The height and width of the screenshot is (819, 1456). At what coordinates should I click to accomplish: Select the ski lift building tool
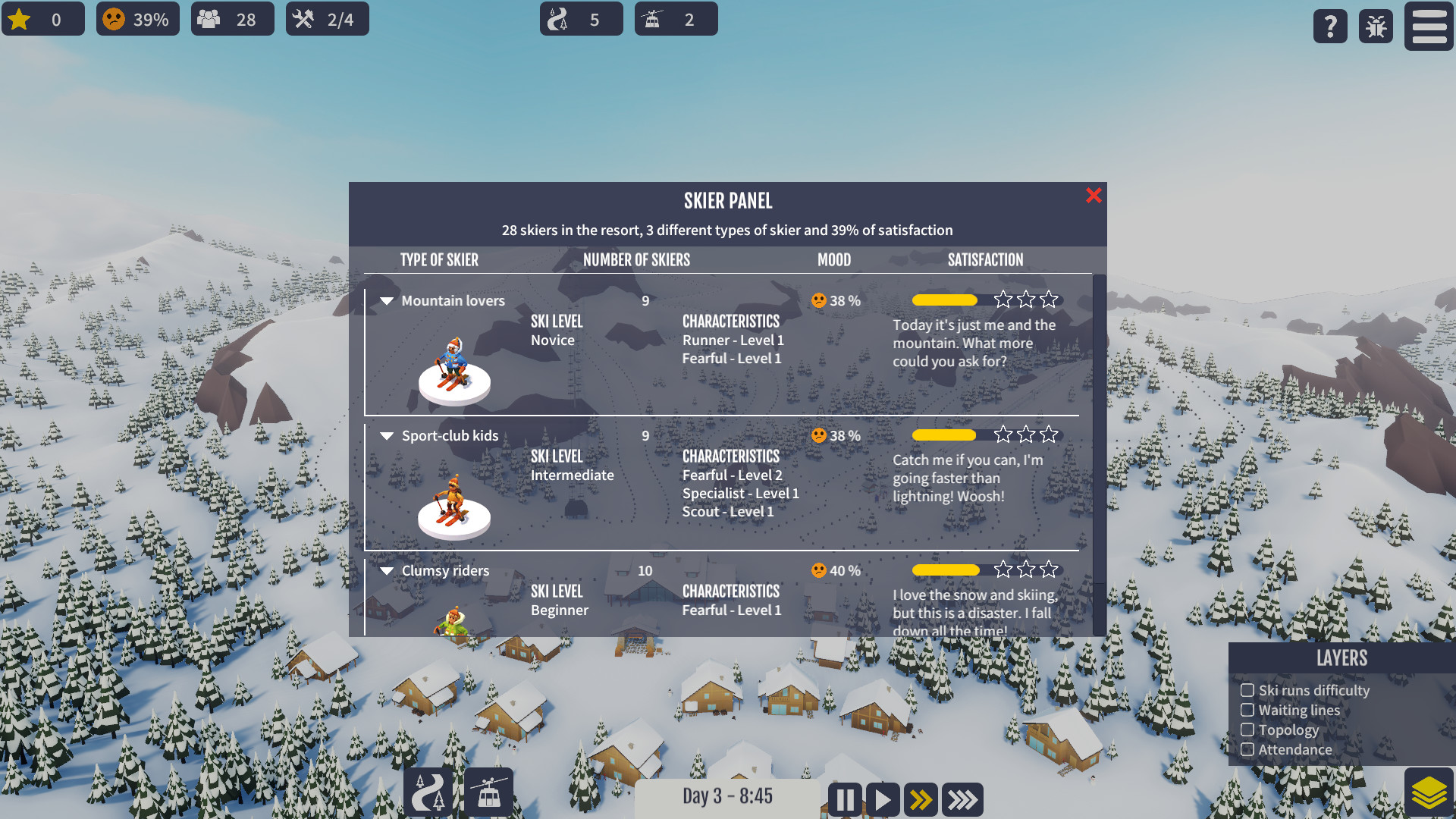[488, 791]
